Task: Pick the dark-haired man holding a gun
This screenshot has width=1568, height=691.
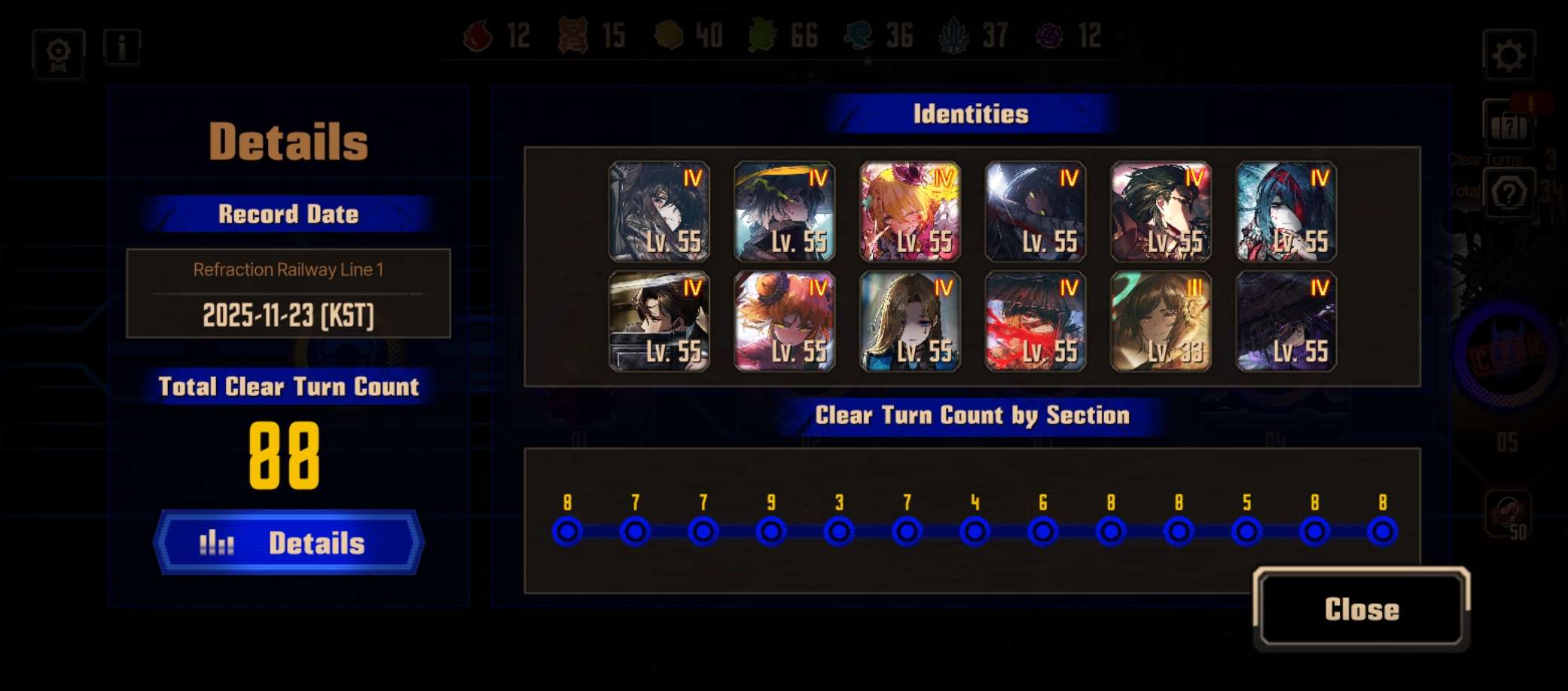Action: pos(659,321)
